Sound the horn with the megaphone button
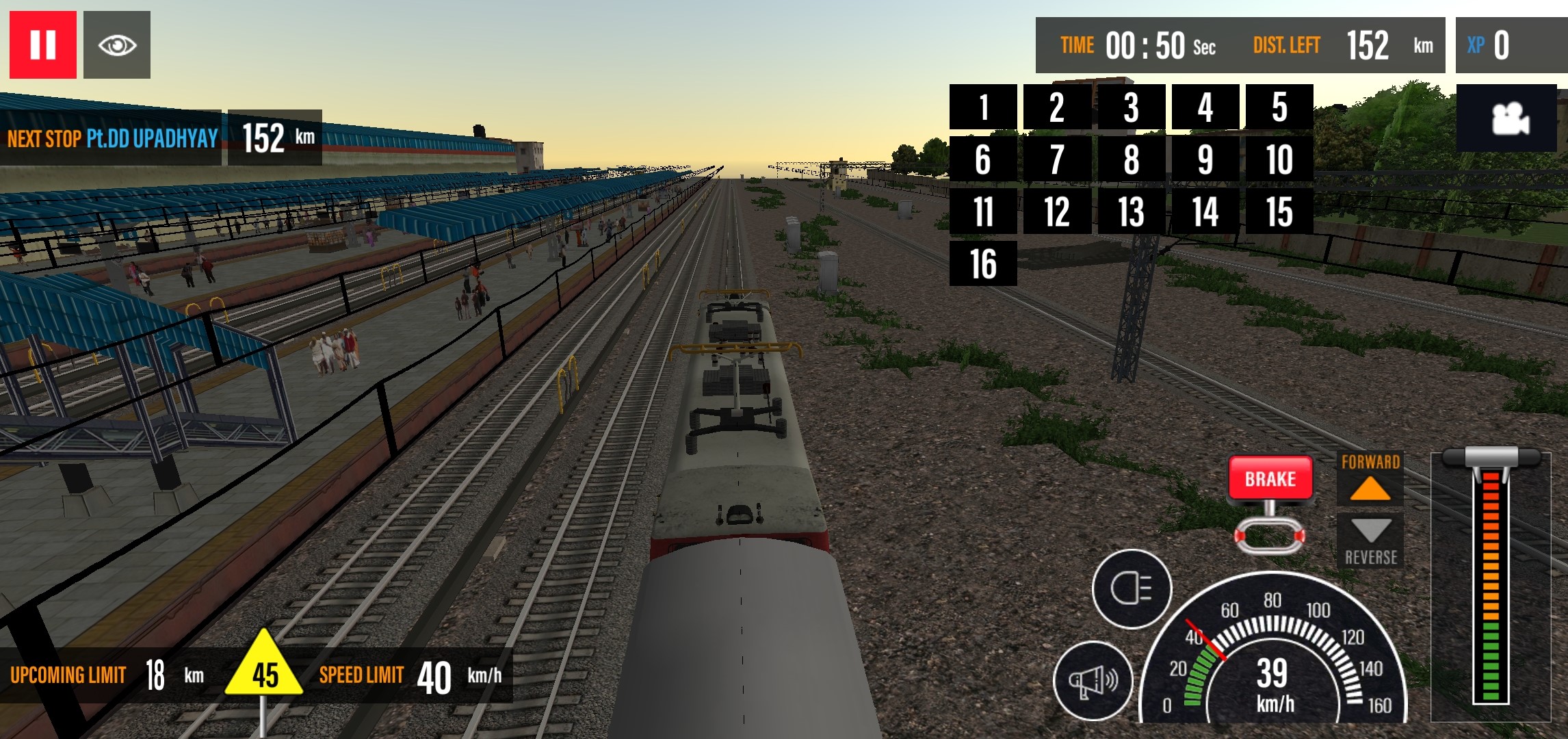The image size is (1568, 739). pyautogui.click(x=1093, y=680)
